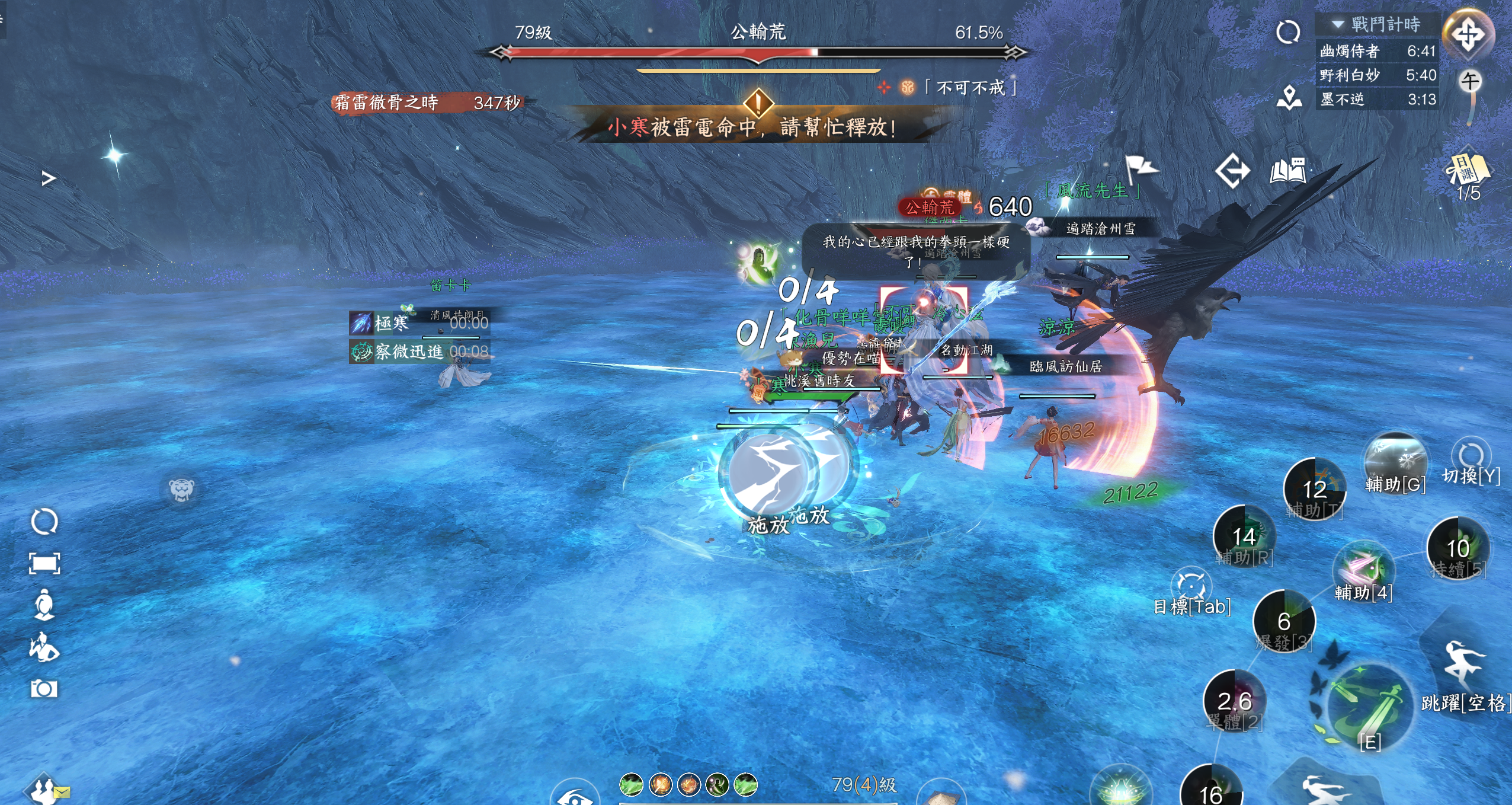Toggle the fullscreen frame icon

44,563
